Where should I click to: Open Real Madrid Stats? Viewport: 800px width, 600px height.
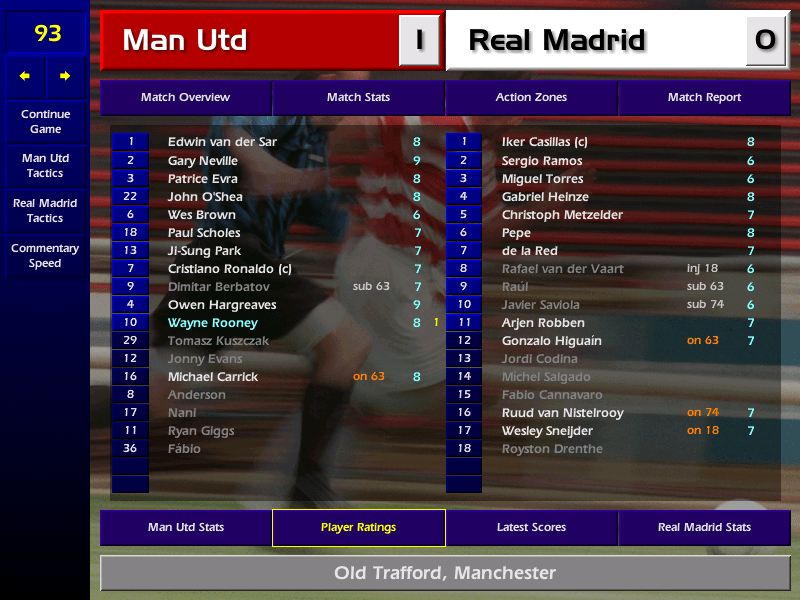click(x=704, y=527)
